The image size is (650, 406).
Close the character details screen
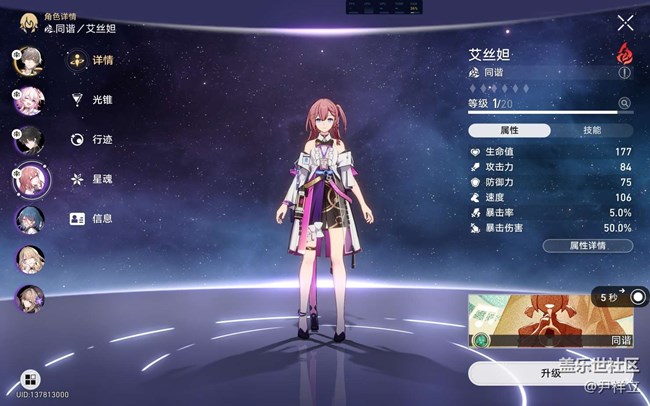pyautogui.click(x=625, y=23)
